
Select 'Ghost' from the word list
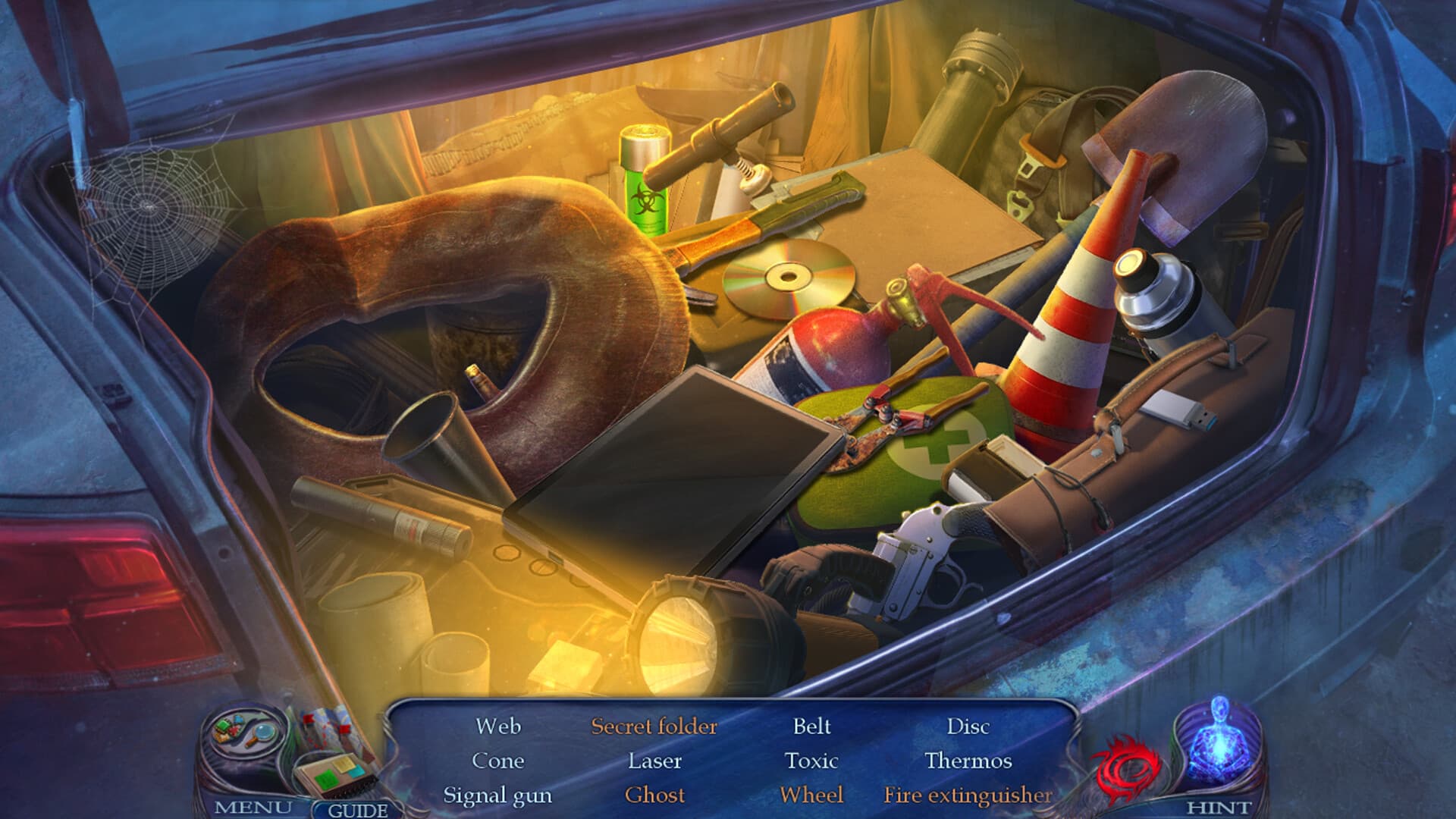[x=657, y=795]
